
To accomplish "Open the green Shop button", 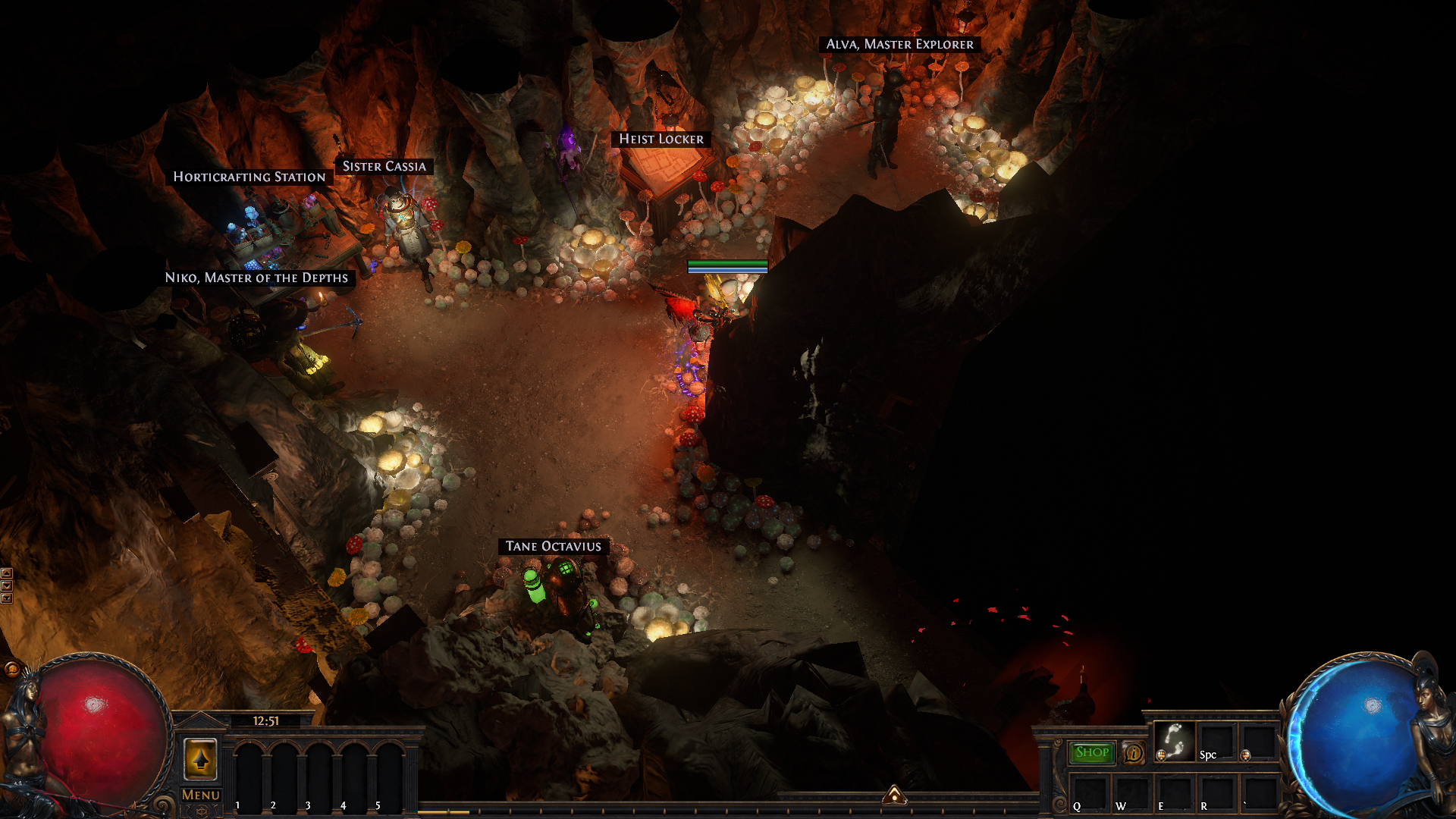I will coord(1092,752).
